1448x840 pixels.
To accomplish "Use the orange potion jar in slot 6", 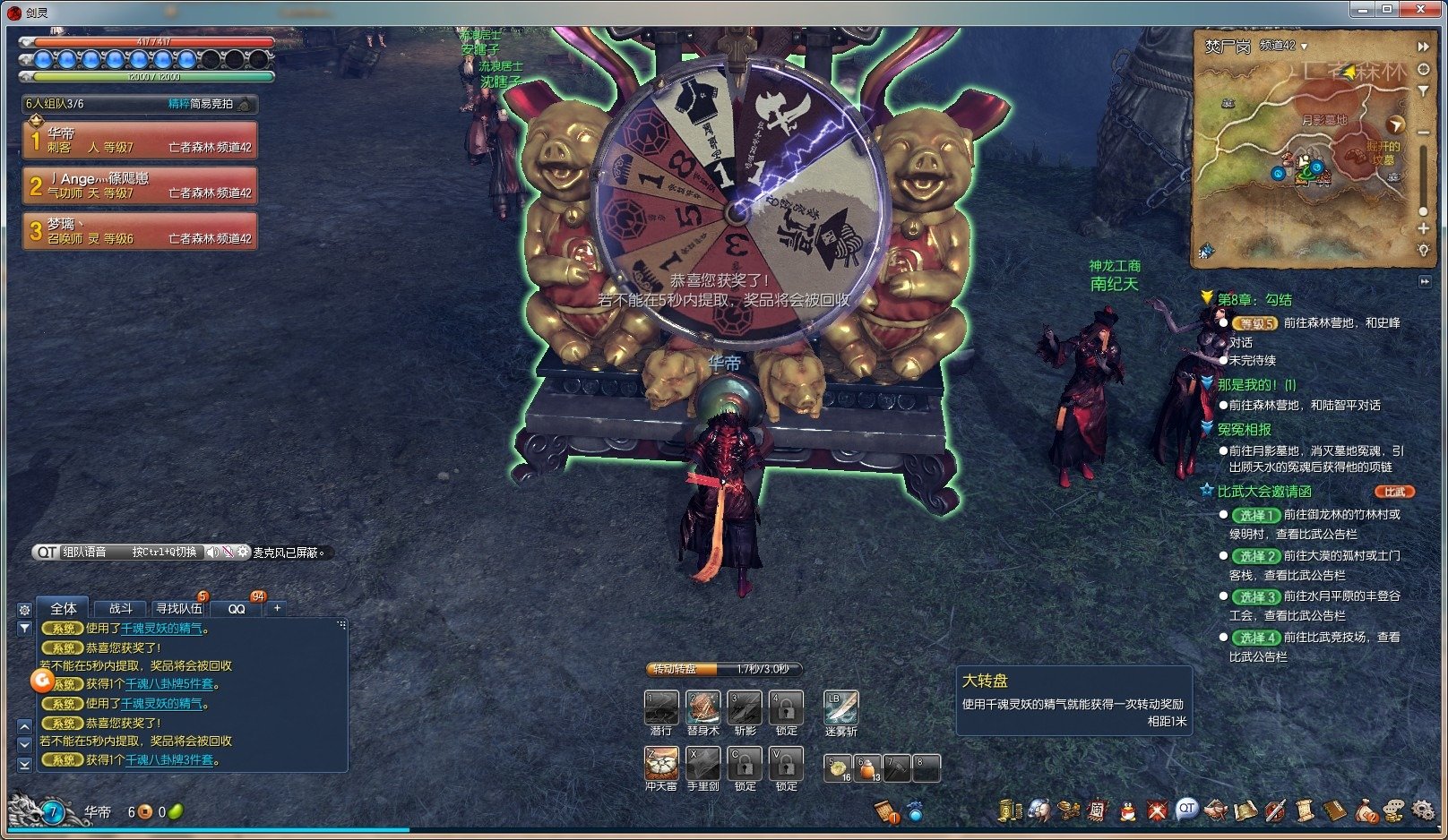I will [868, 768].
